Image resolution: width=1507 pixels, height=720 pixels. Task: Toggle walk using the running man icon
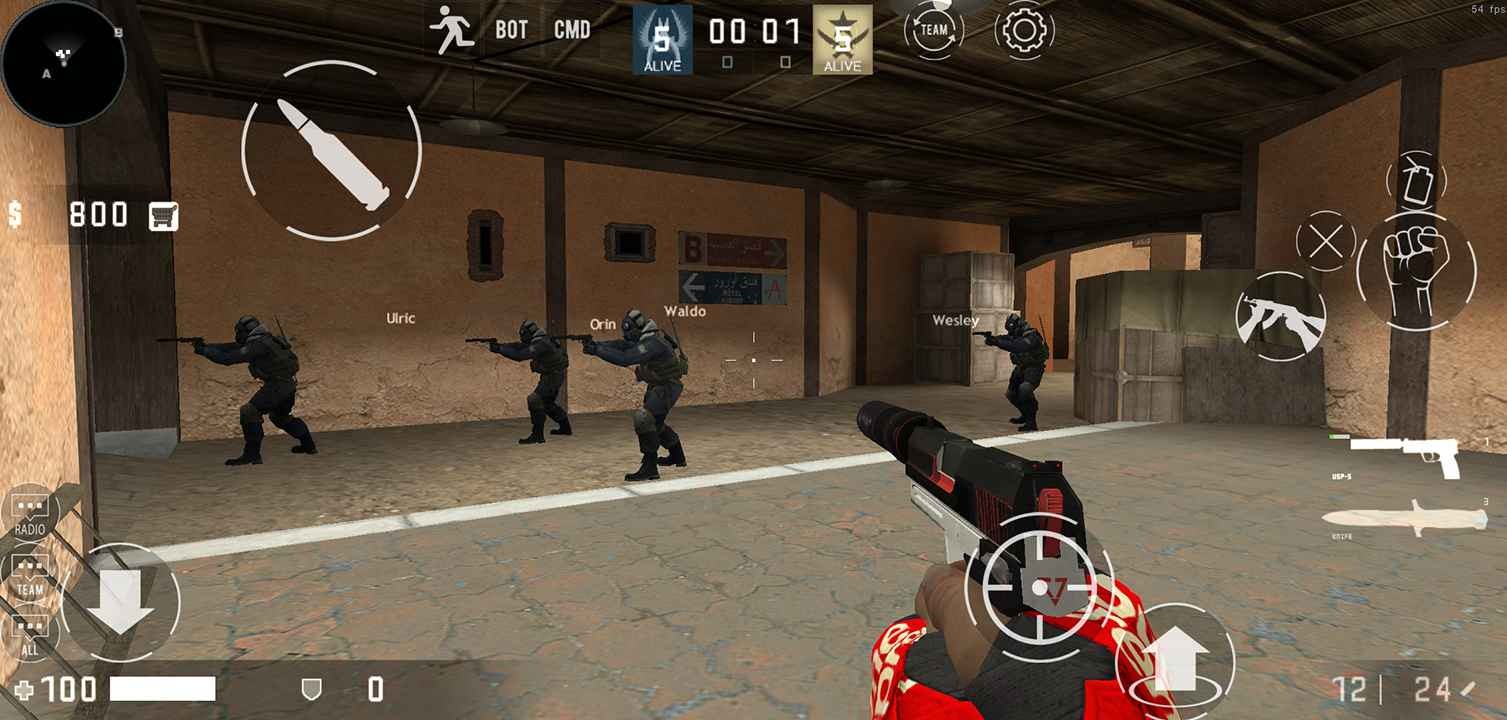pos(452,29)
